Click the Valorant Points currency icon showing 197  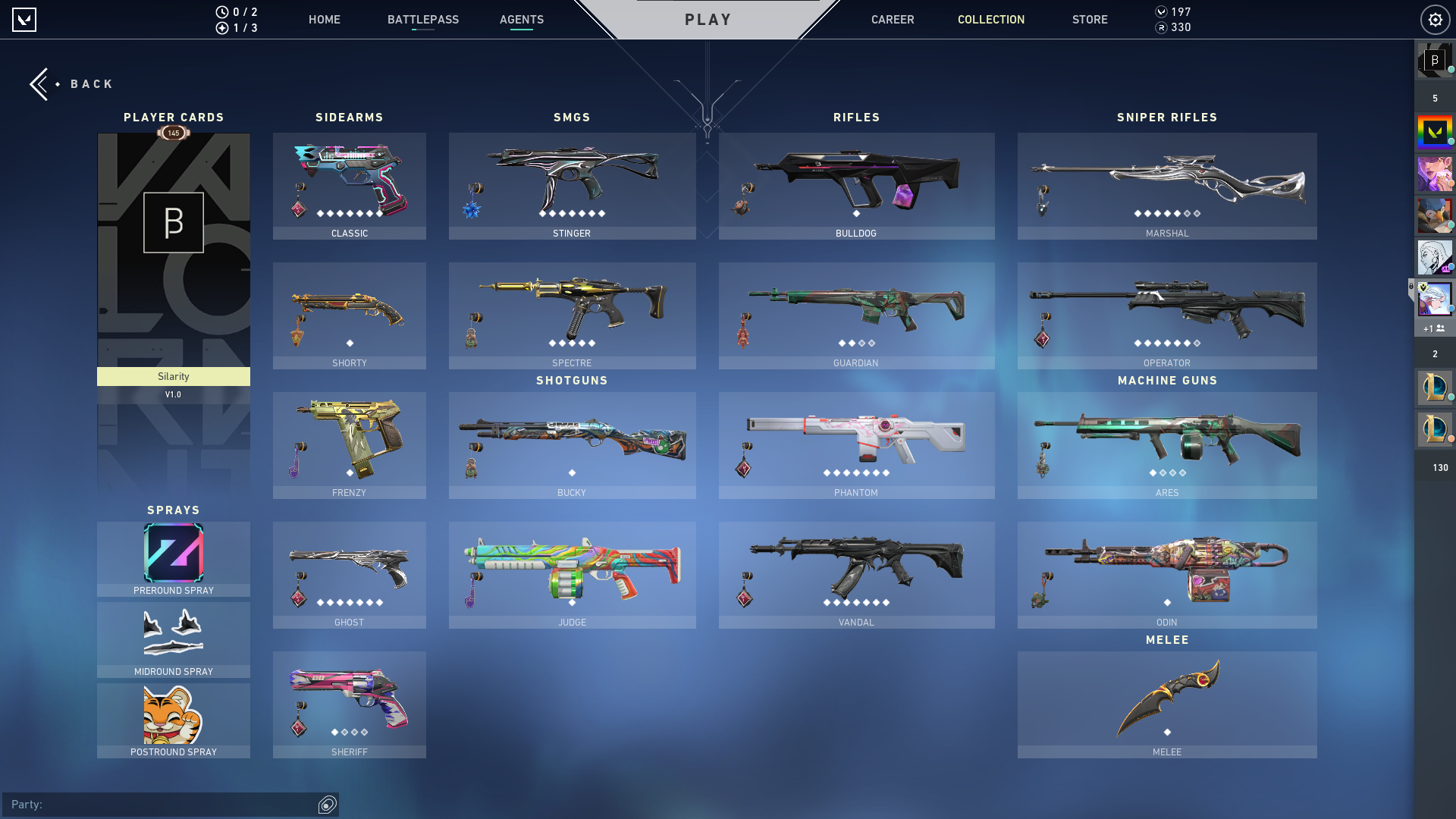[1161, 11]
